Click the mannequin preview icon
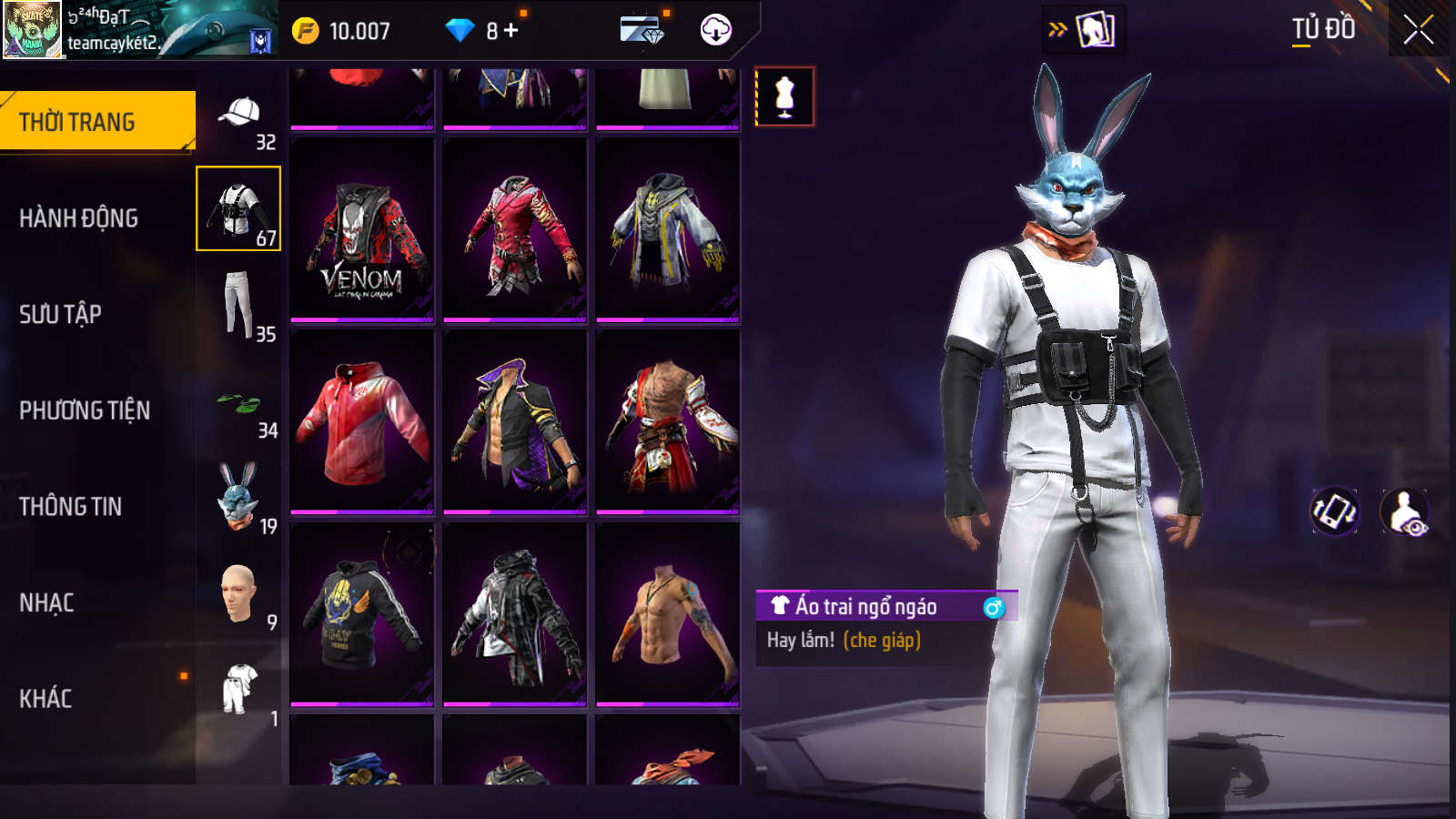Viewport: 1456px width, 819px height. tap(784, 96)
